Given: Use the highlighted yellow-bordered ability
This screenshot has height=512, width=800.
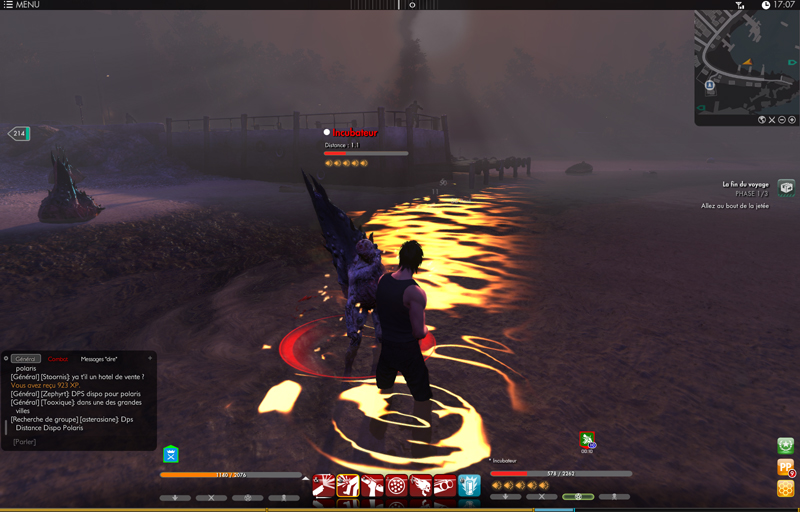Looking at the screenshot, I should 348,486.
